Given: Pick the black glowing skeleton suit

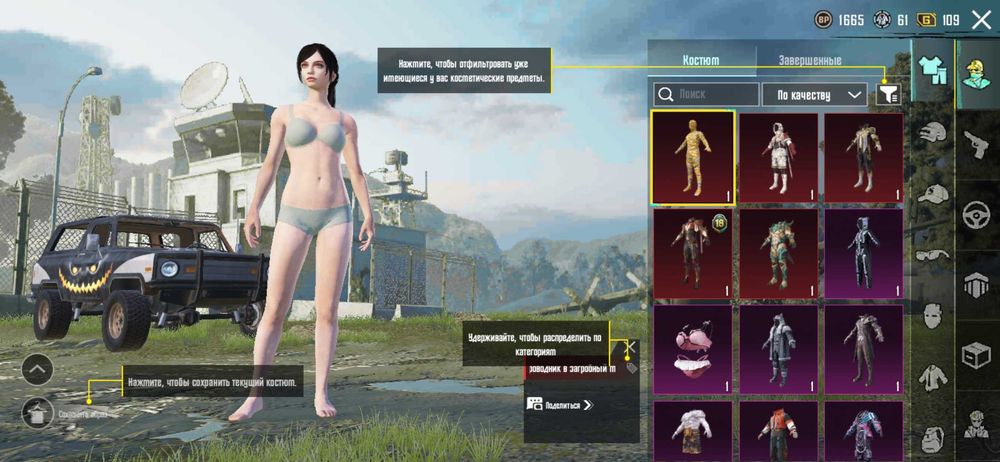Looking at the screenshot, I should coord(863,253).
